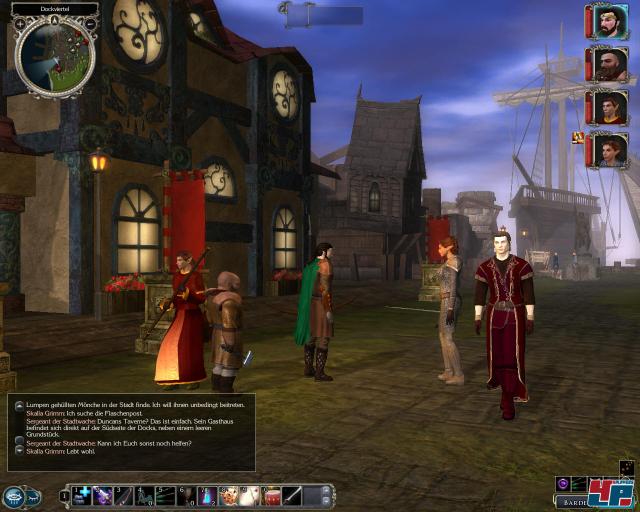Click the hotbar page number 1 selector
This screenshot has width=640, height=512.
[x=65, y=495]
